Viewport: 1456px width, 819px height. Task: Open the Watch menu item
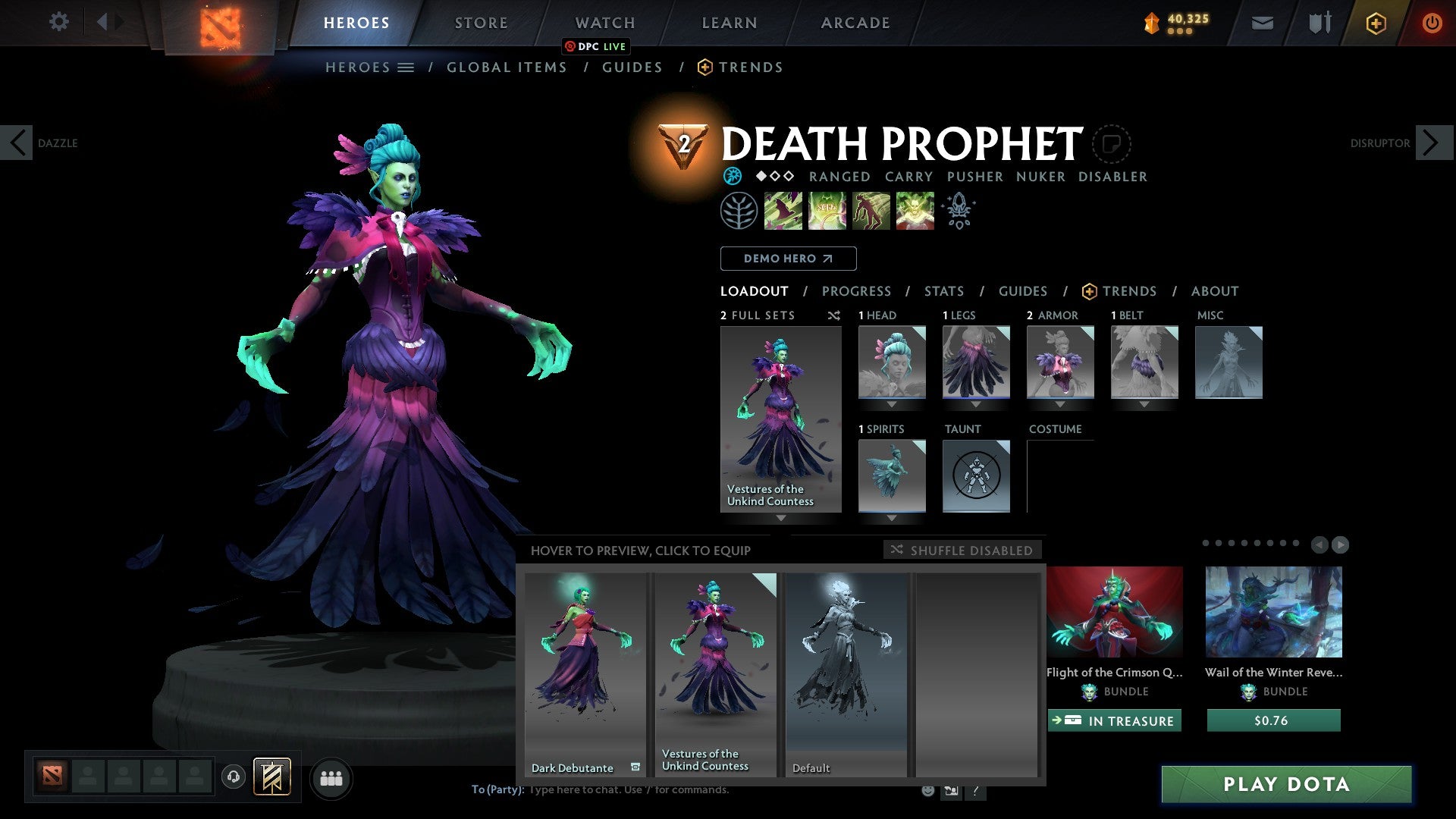tap(604, 22)
